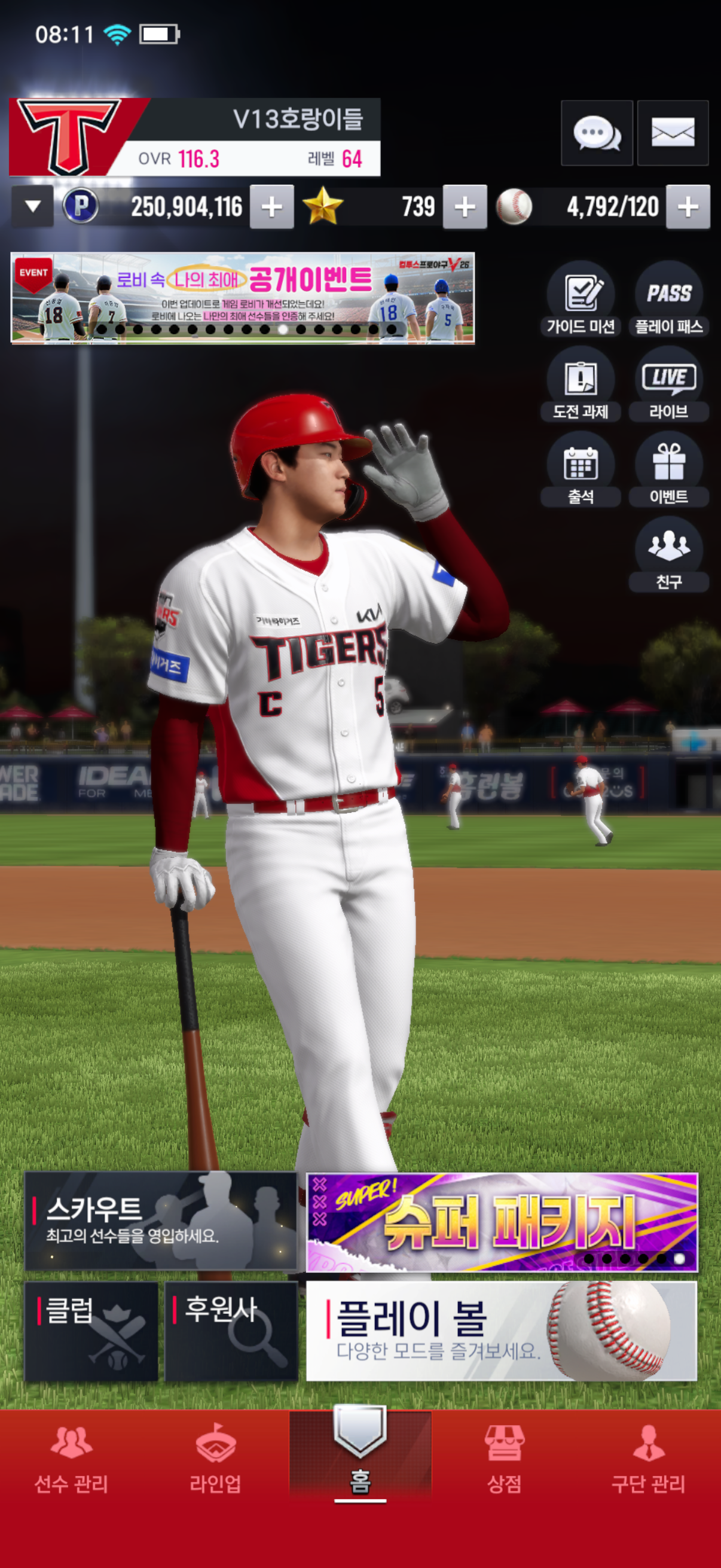Open 가이드 미션 guide missions
This screenshot has width=721, height=1568.
click(581, 299)
